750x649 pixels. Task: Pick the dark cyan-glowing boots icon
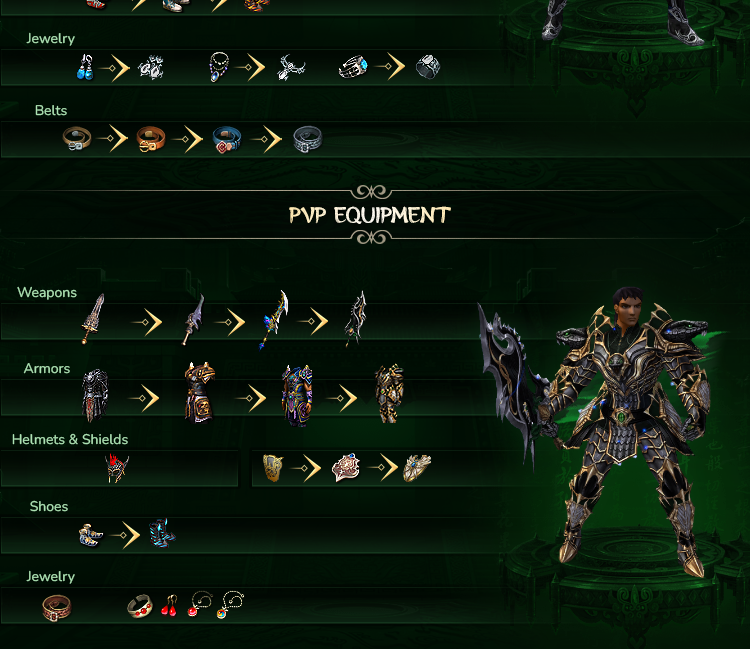click(x=160, y=533)
